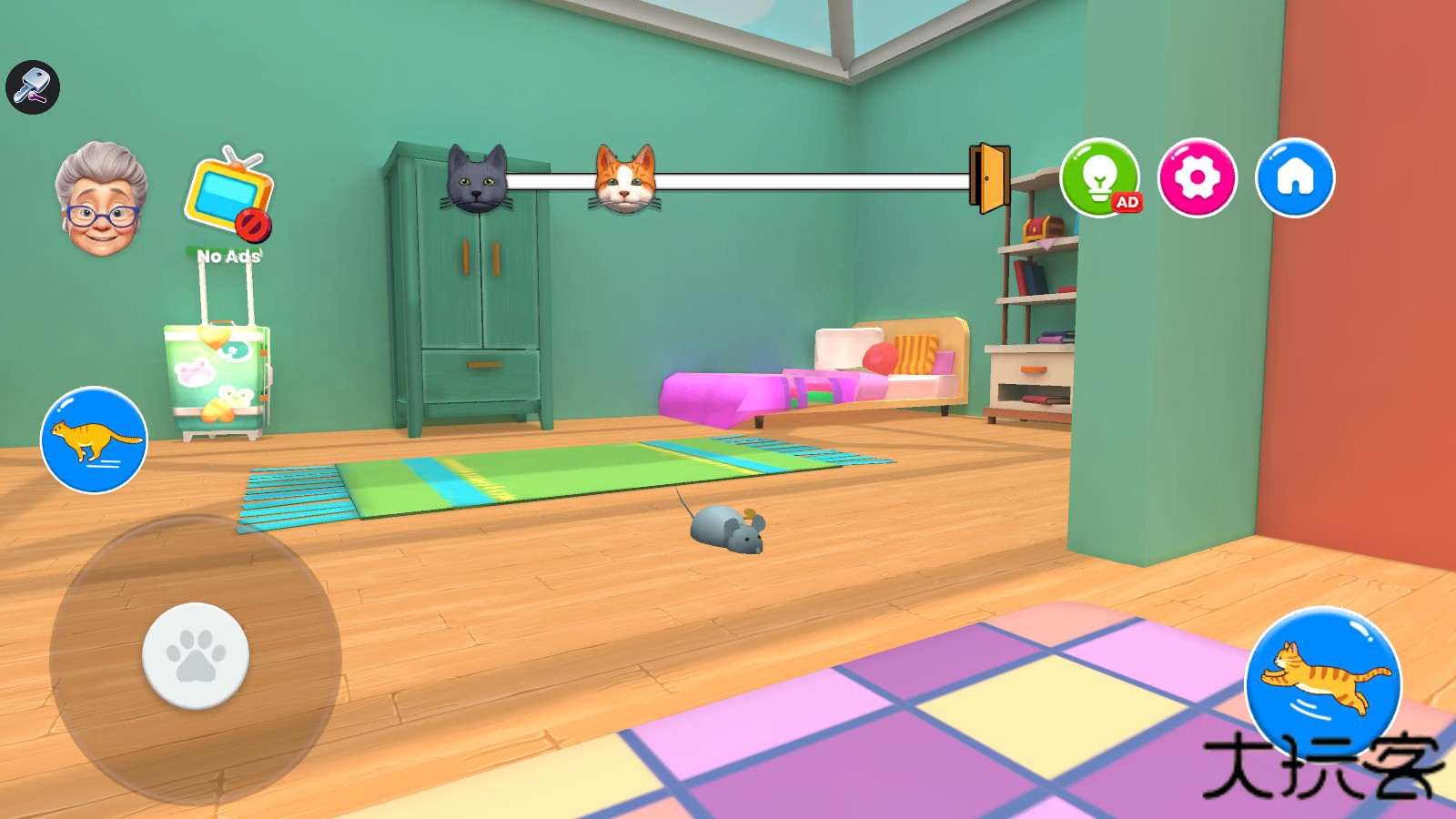Tap the blue home button
The image size is (1456, 819).
(1295, 177)
